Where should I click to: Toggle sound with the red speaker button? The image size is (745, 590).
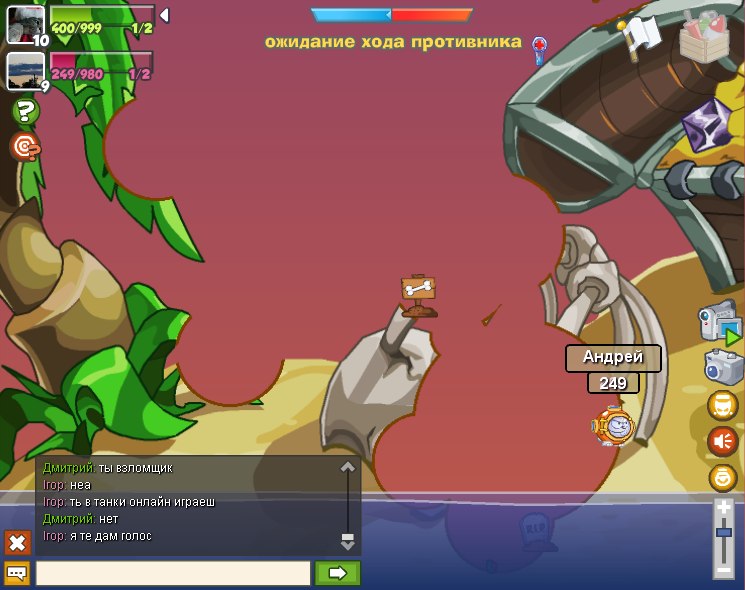click(x=723, y=440)
